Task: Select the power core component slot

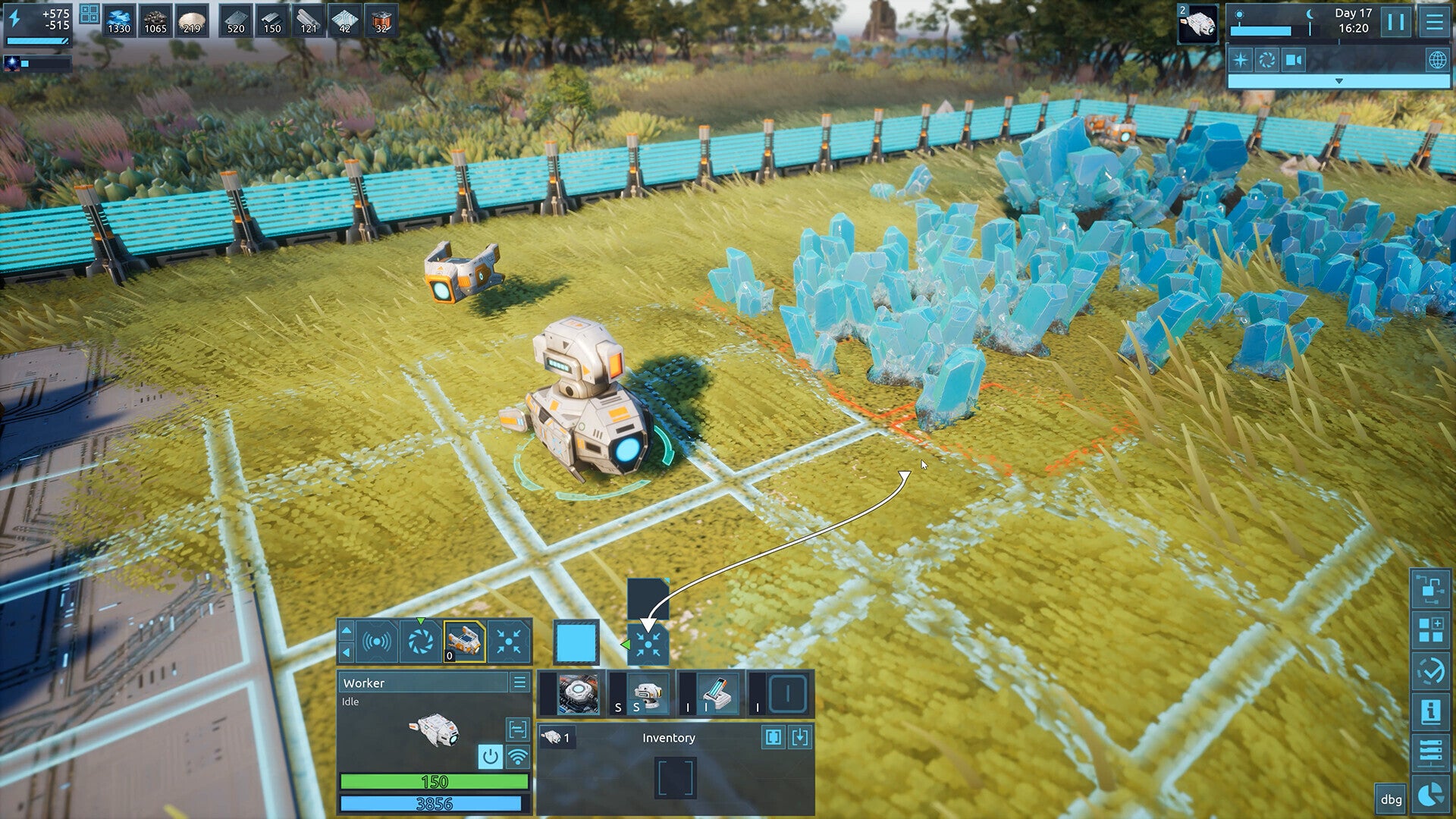Action: click(x=578, y=694)
